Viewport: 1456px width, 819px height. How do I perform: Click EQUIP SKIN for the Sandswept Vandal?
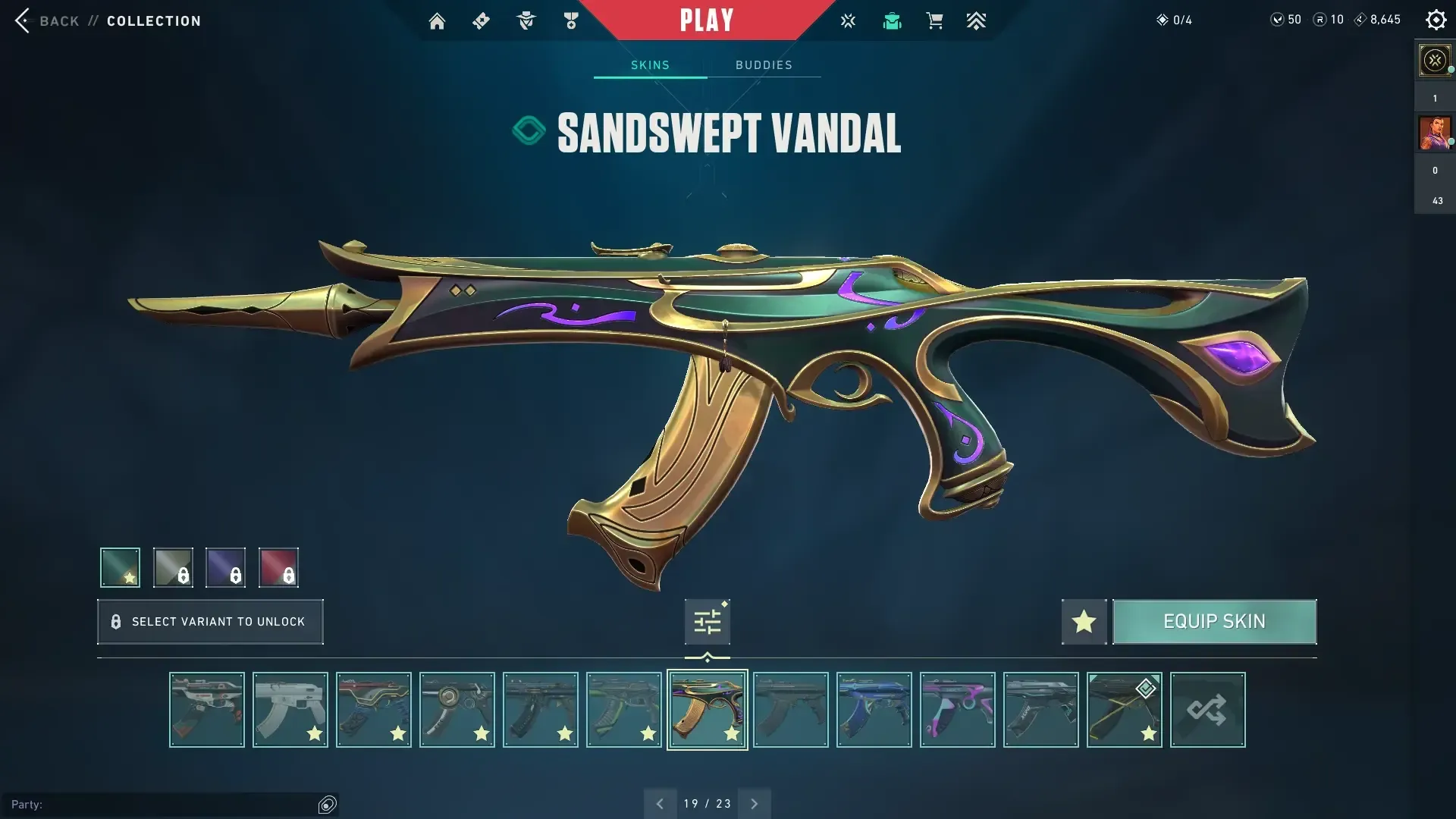pyautogui.click(x=1214, y=621)
